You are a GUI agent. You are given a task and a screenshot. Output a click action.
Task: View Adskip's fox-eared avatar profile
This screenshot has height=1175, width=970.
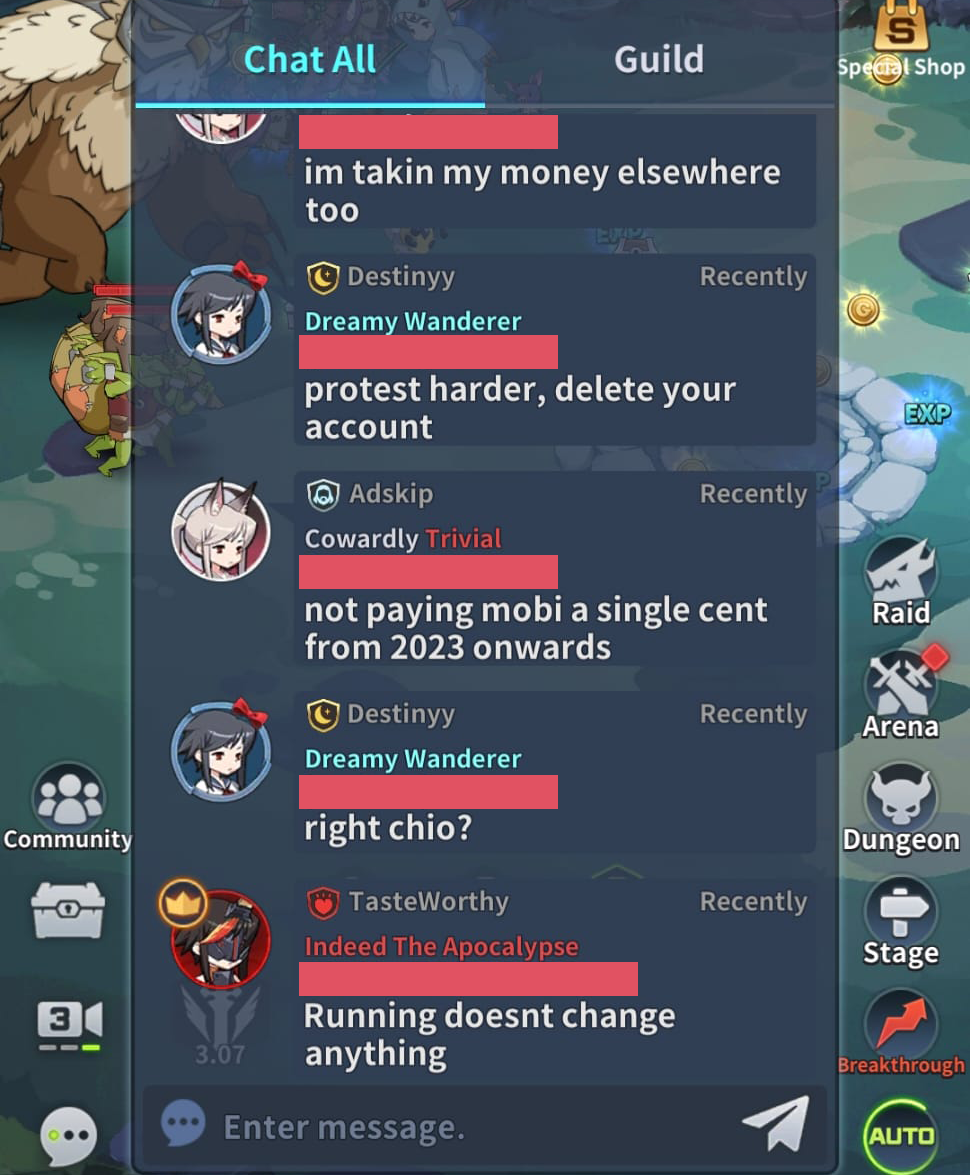pos(221,531)
